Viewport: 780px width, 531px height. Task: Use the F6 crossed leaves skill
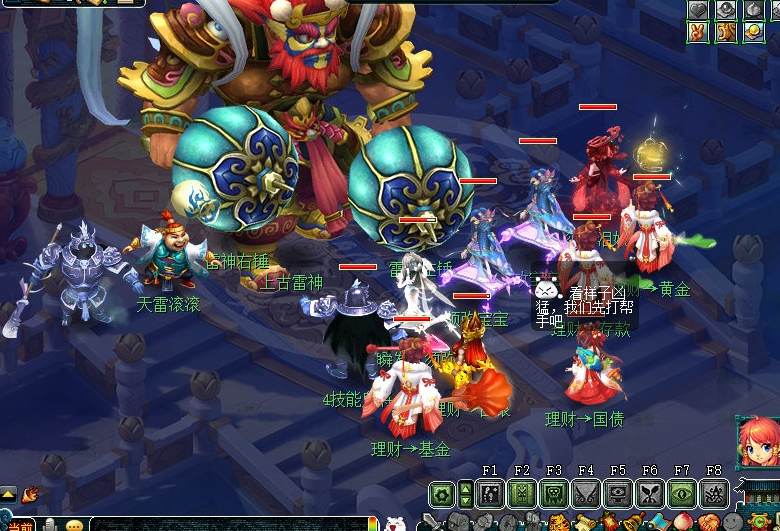(650, 494)
